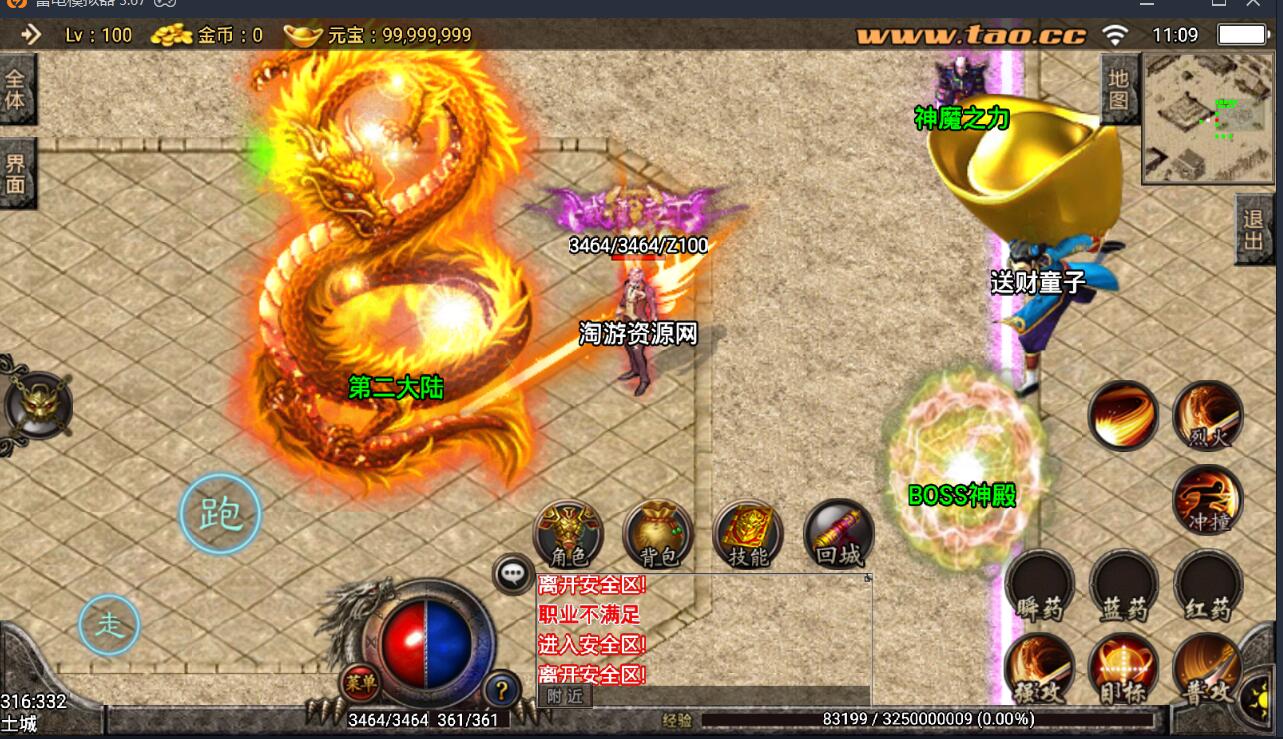
Task: Open the question mark help button
Action: click(502, 688)
